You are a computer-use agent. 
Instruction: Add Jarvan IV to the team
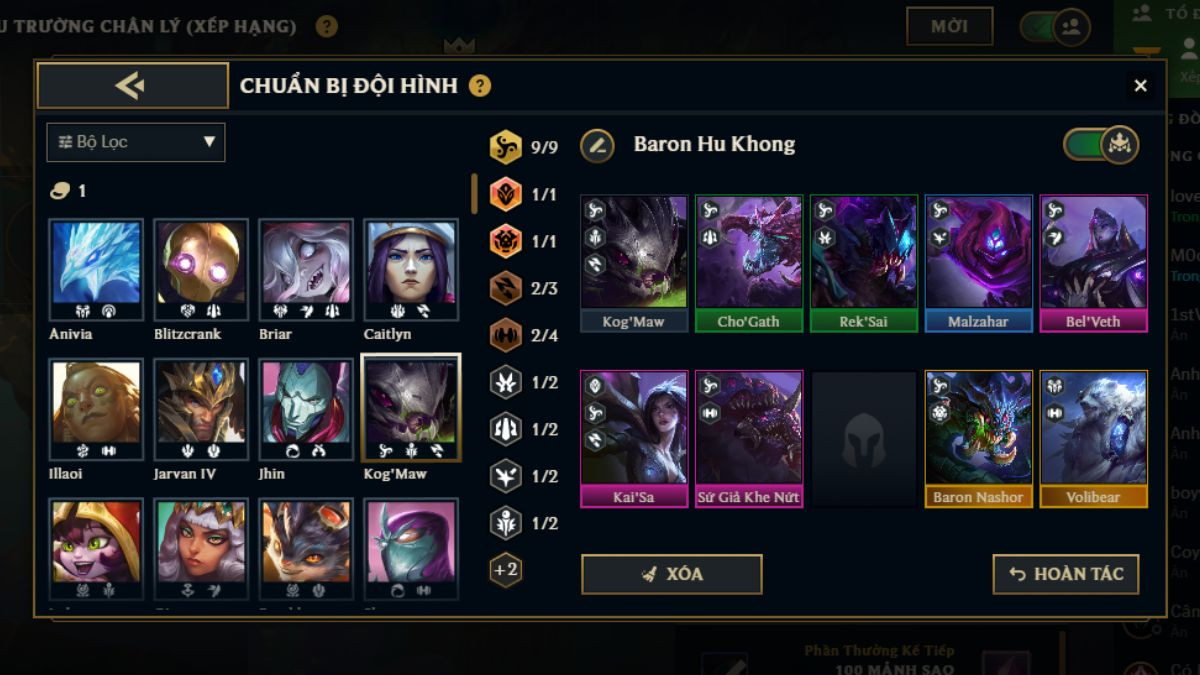coord(200,409)
